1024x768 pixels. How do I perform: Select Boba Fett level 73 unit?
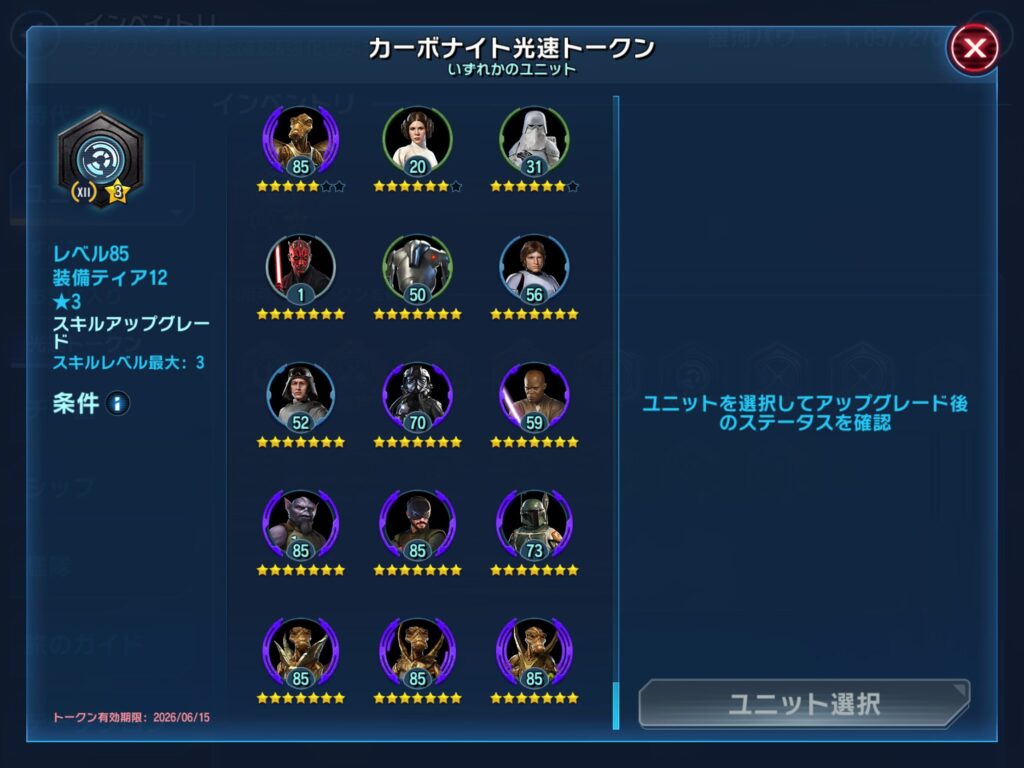click(x=534, y=524)
